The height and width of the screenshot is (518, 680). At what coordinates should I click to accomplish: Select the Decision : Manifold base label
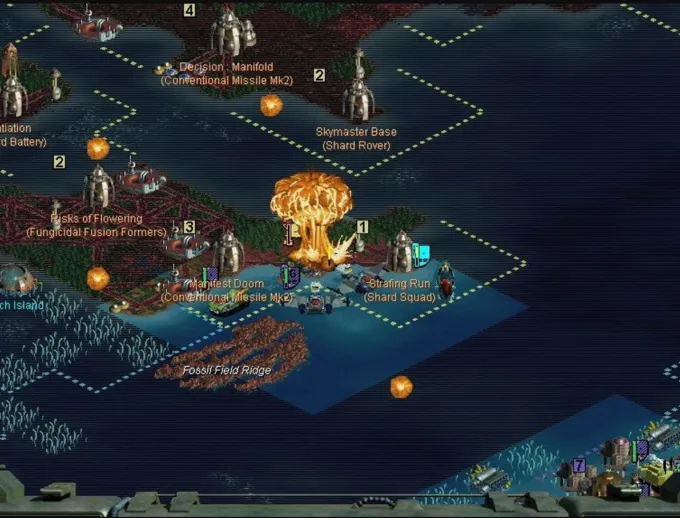[226, 68]
